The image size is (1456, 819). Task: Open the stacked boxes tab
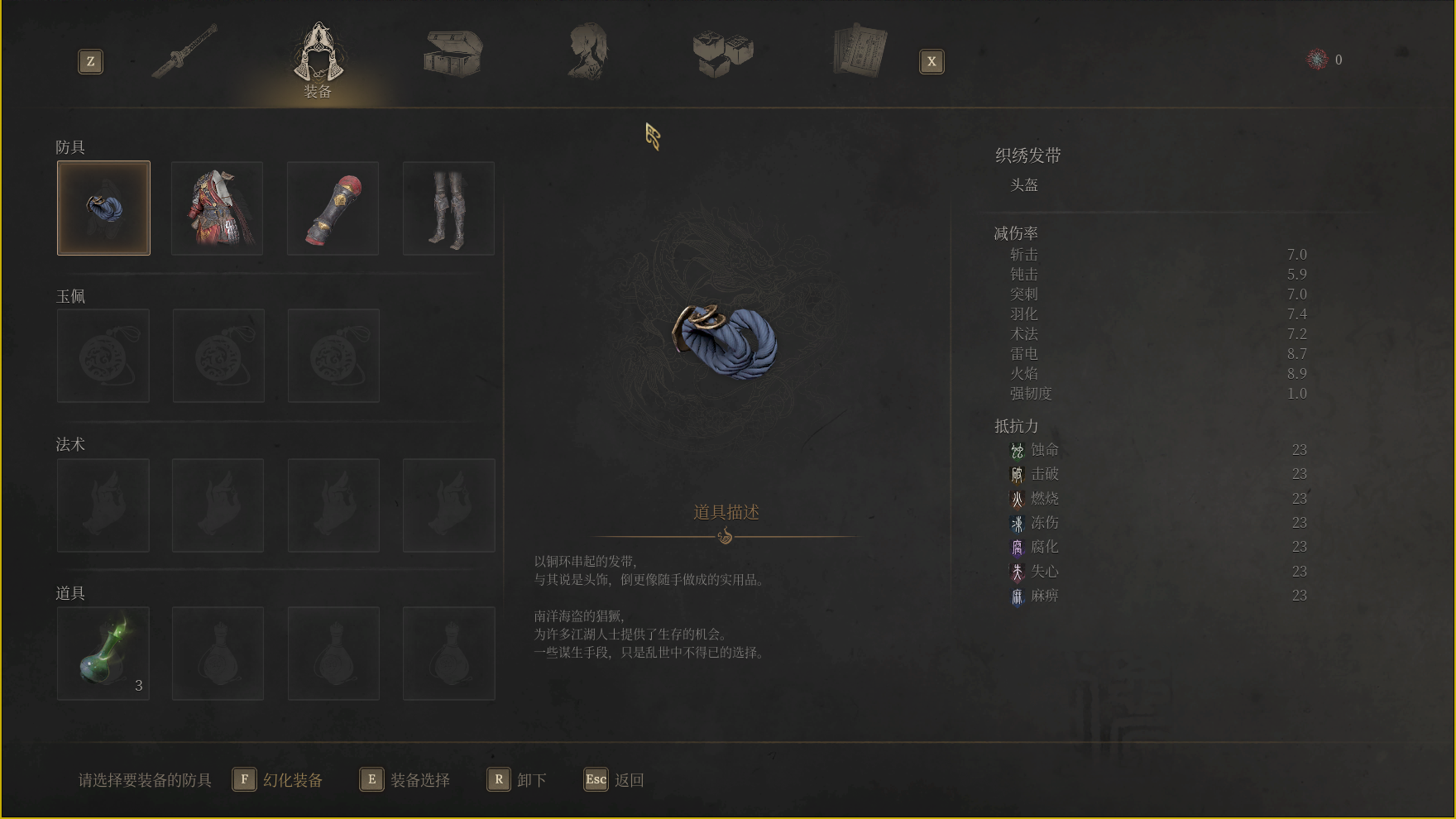click(x=723, y=53)
